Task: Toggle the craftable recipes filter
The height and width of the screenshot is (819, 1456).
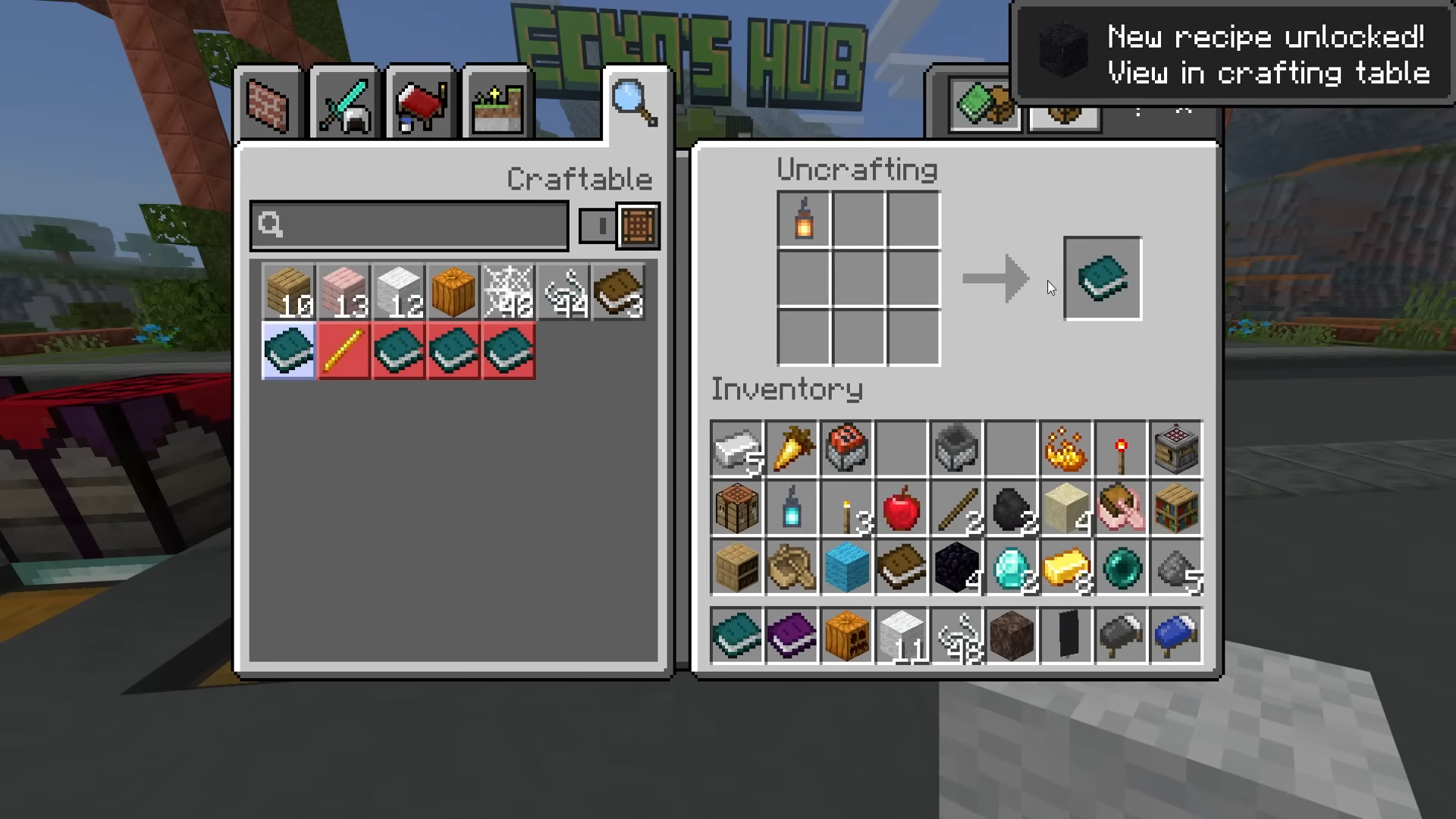Action: 619,225
